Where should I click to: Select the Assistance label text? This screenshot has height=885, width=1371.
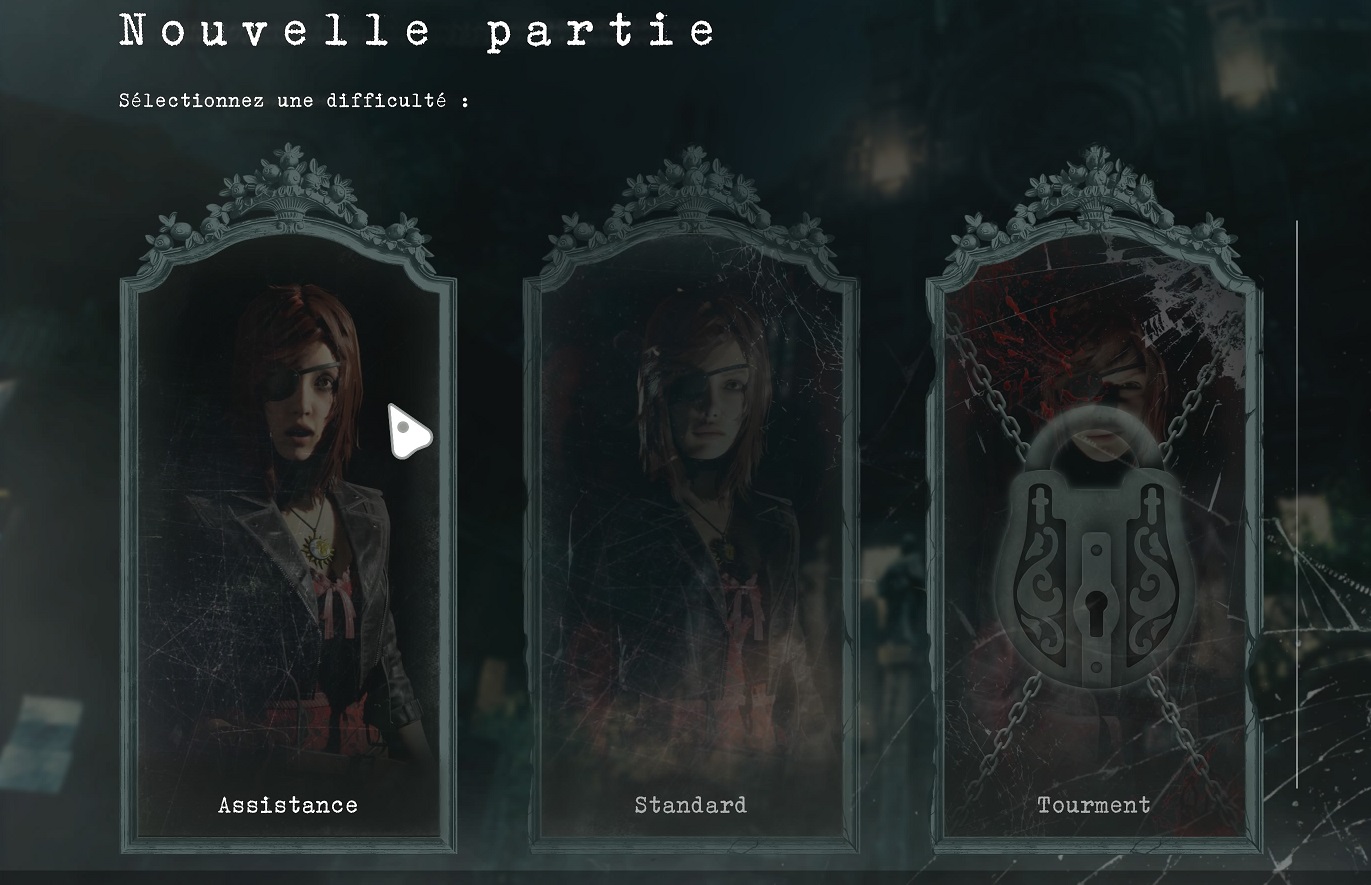tap(289, 804)
